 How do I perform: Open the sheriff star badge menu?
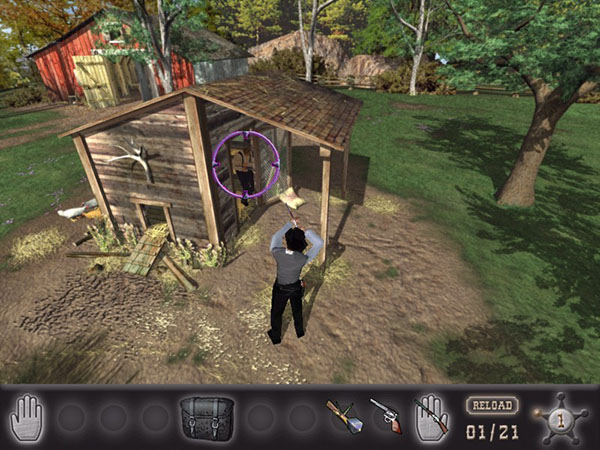click(x=560, y=417)
